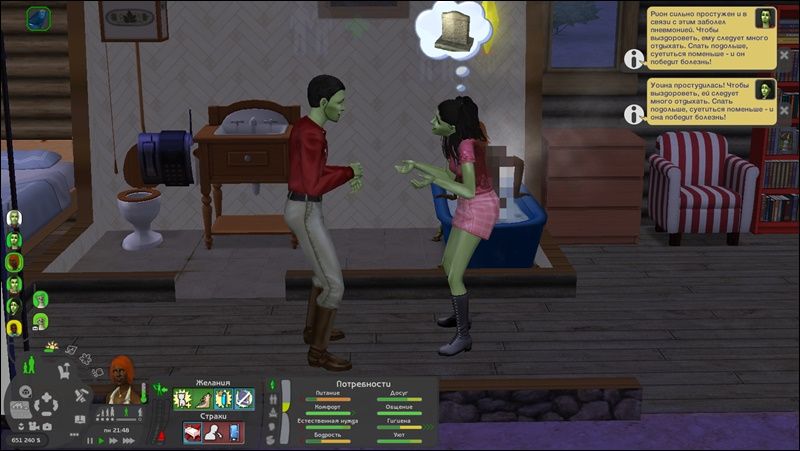Click the pause button in time controls
The width and height of the screenshot is (800, 451).
pyautogui.click(x=89, y=440)
